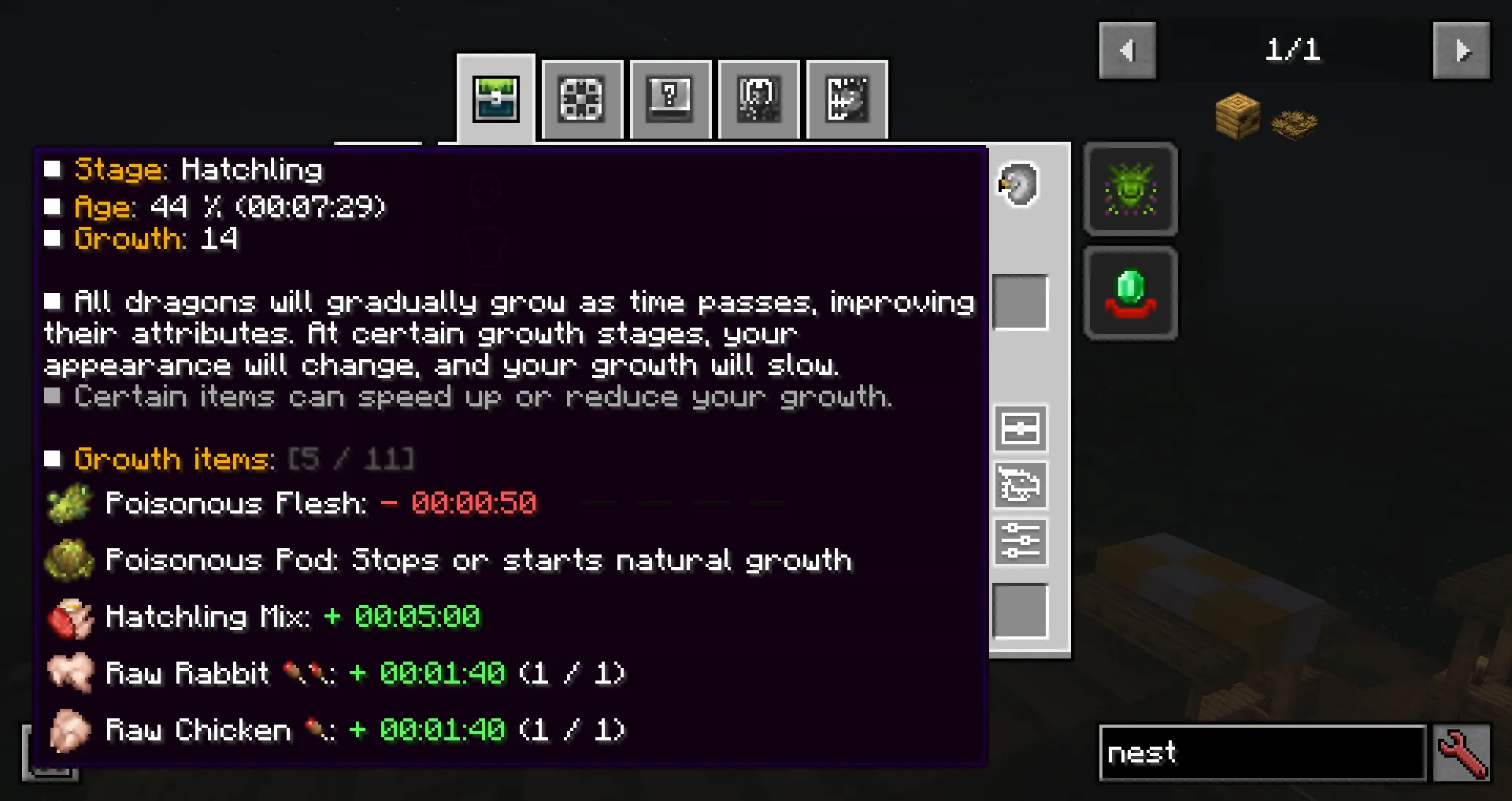The height and width of the screenshot is (801, 1512).
Task: Open the help tab with question mark icon
Action: click(x=669, y=98)
